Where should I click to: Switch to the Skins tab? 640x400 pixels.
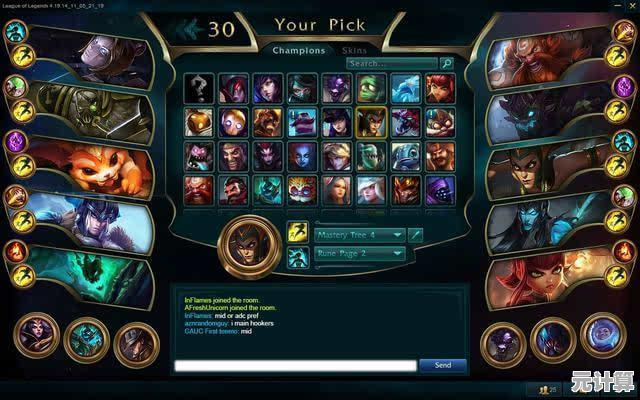(354, 49)
